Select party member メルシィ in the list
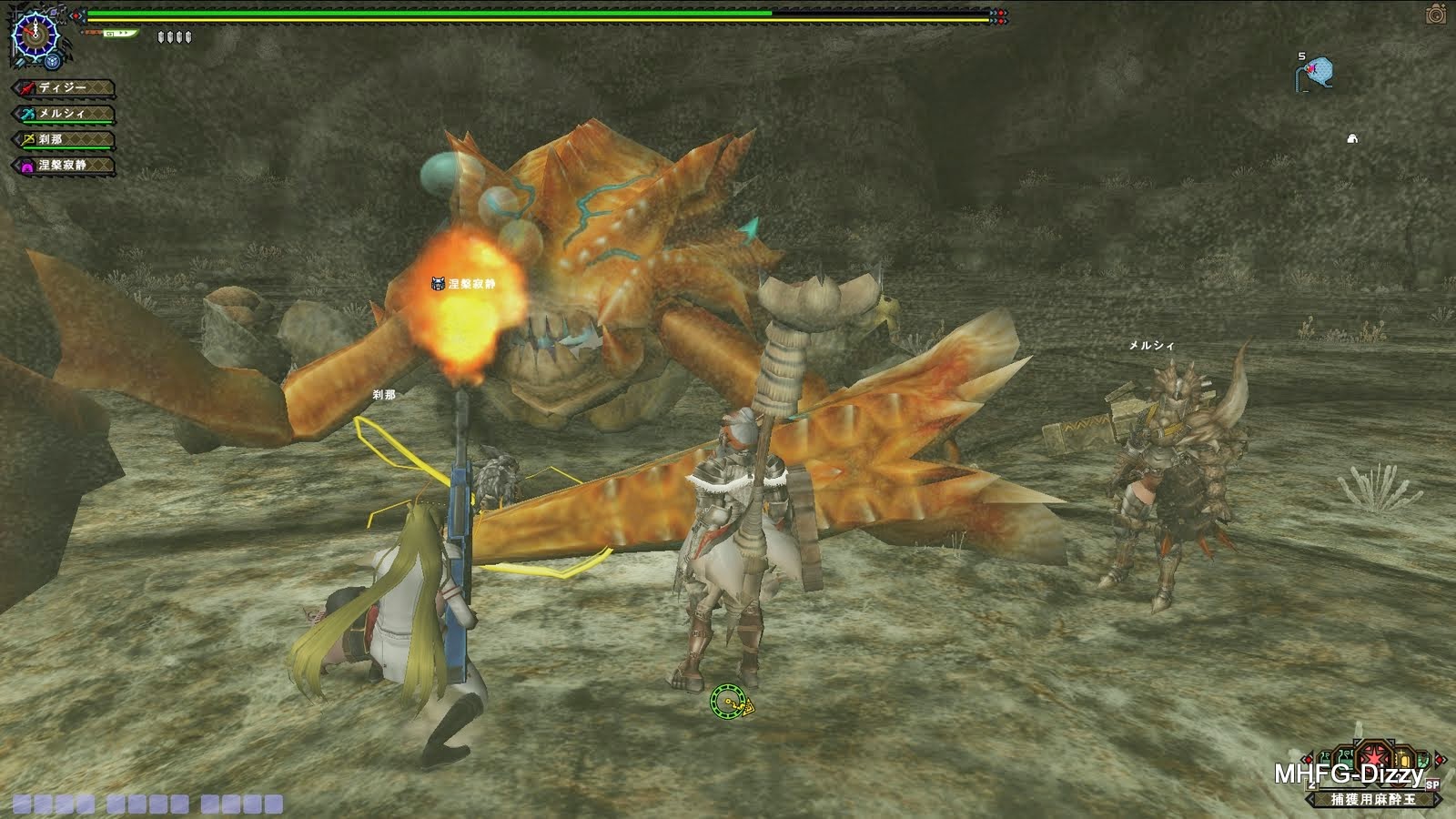This screenshot has height=819, width=1456. click(64, 114)
